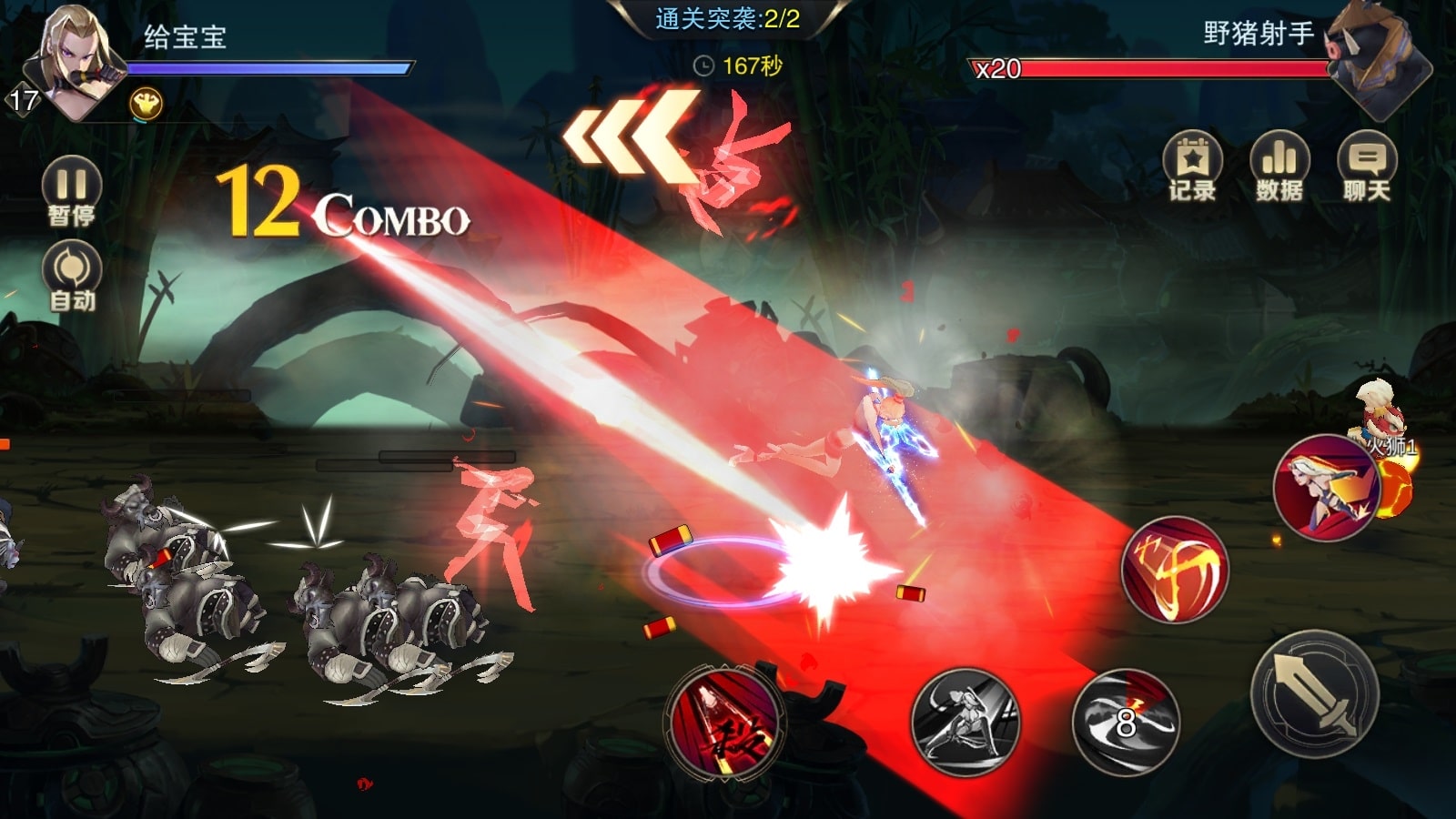Activate the red whirlwind slash skill
The image size is (1456, 819).
pyautogui.click(x=1175, y=570)
